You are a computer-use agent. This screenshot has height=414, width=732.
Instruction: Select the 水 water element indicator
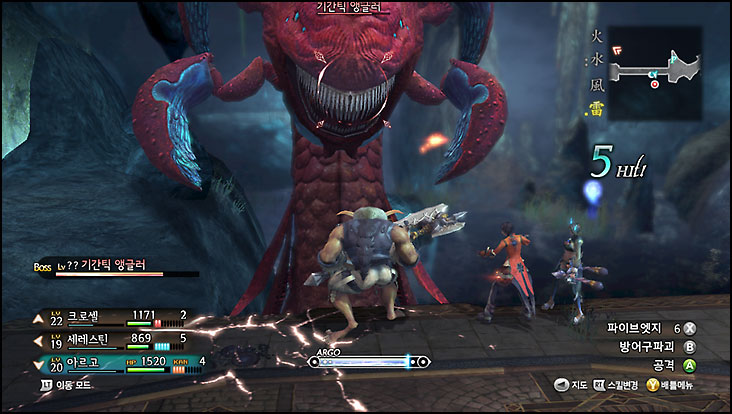(x=595, y=58)
